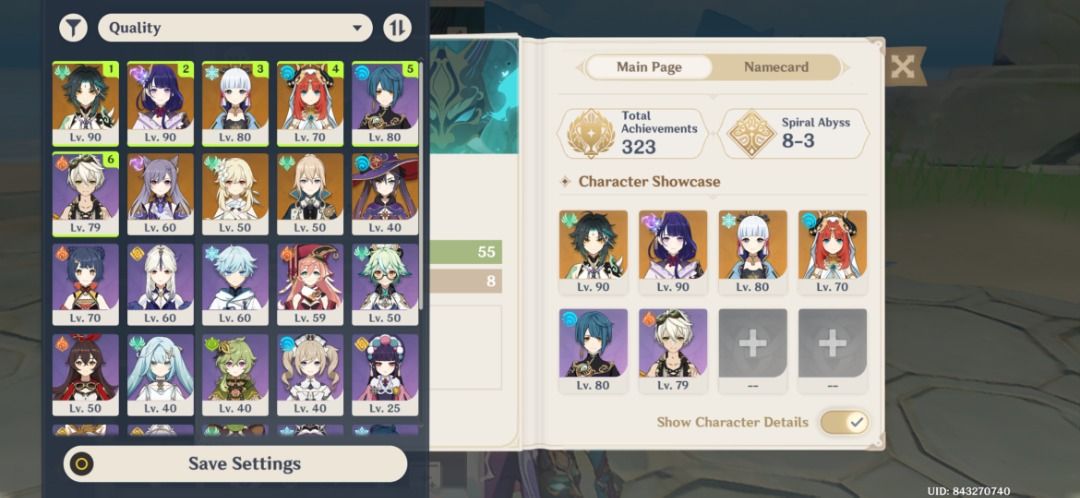
Task: Close the profile edit panel
Action: click(x=902, y=67)
